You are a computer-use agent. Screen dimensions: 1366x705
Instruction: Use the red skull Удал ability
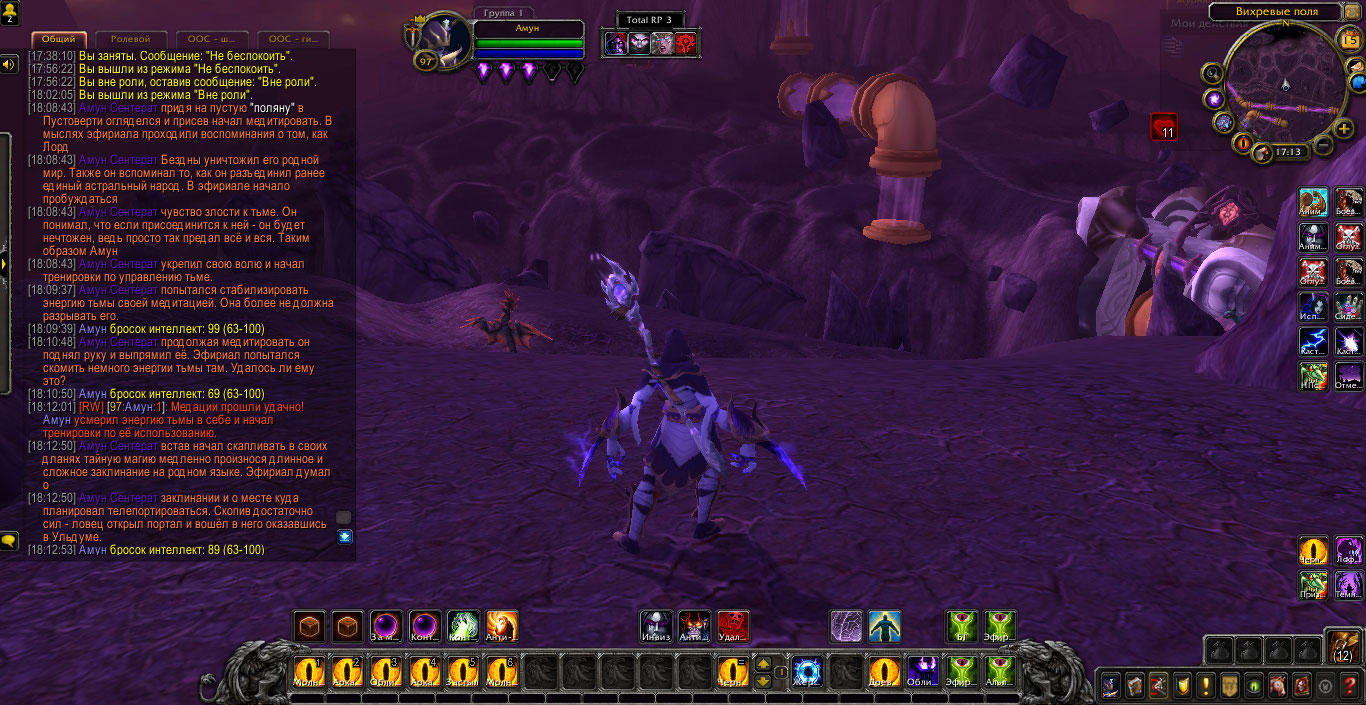(x=733, y=627)
